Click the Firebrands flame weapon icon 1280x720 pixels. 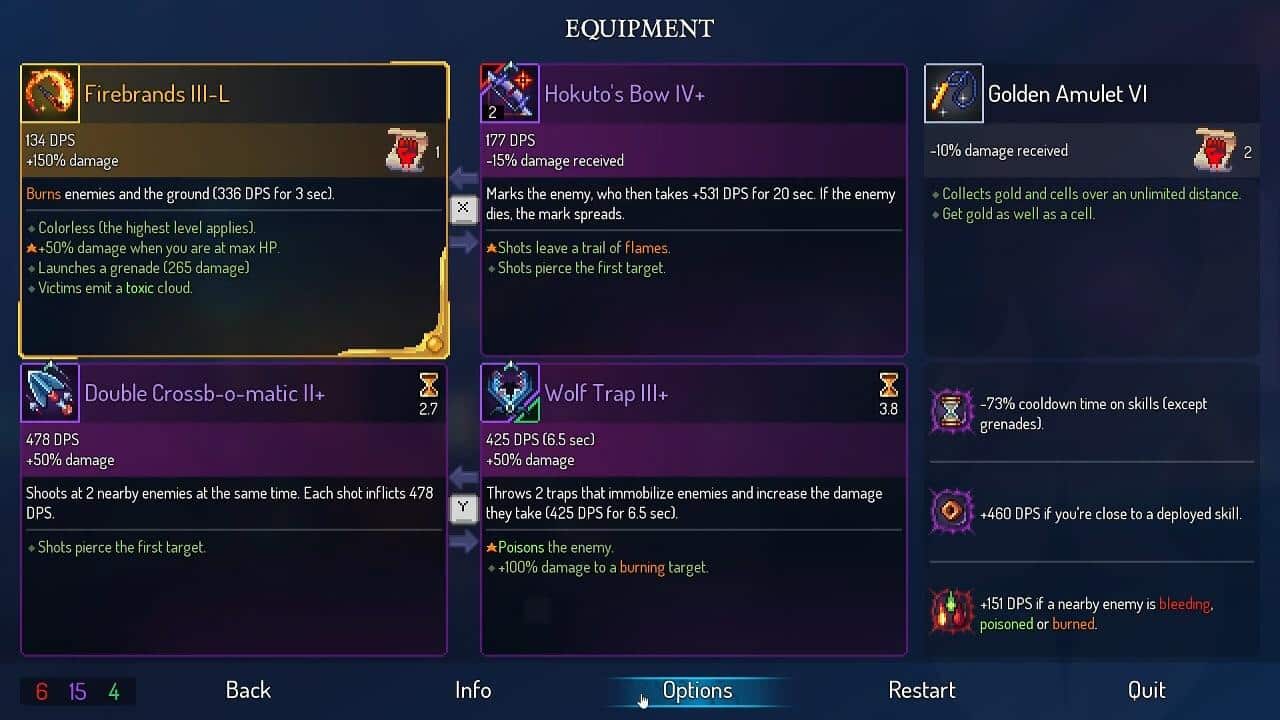point(50,93)
